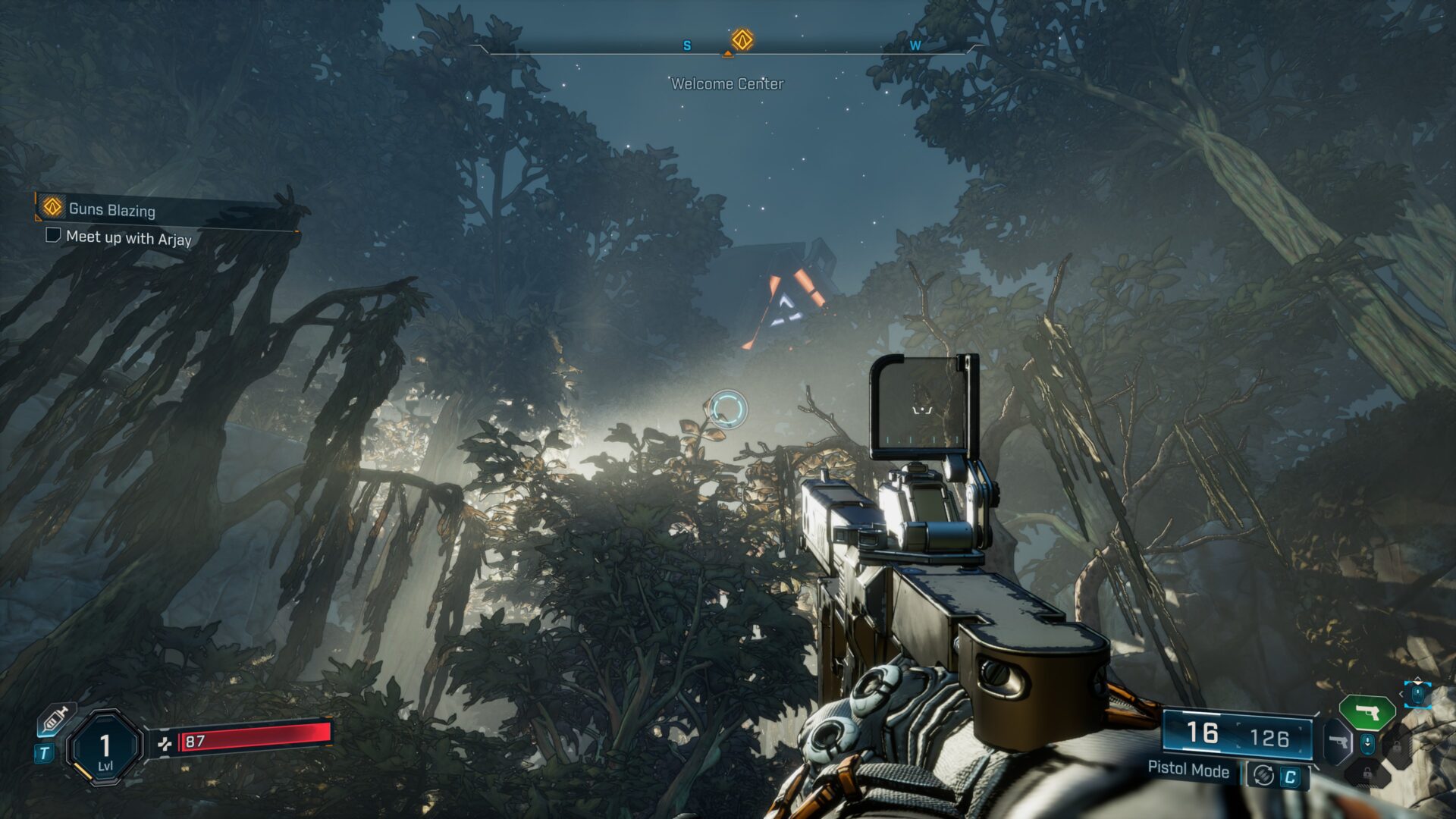Switch to the grey pistol weapon slot
Viewport: 1456px width, 819px height.
point(1337,741)
